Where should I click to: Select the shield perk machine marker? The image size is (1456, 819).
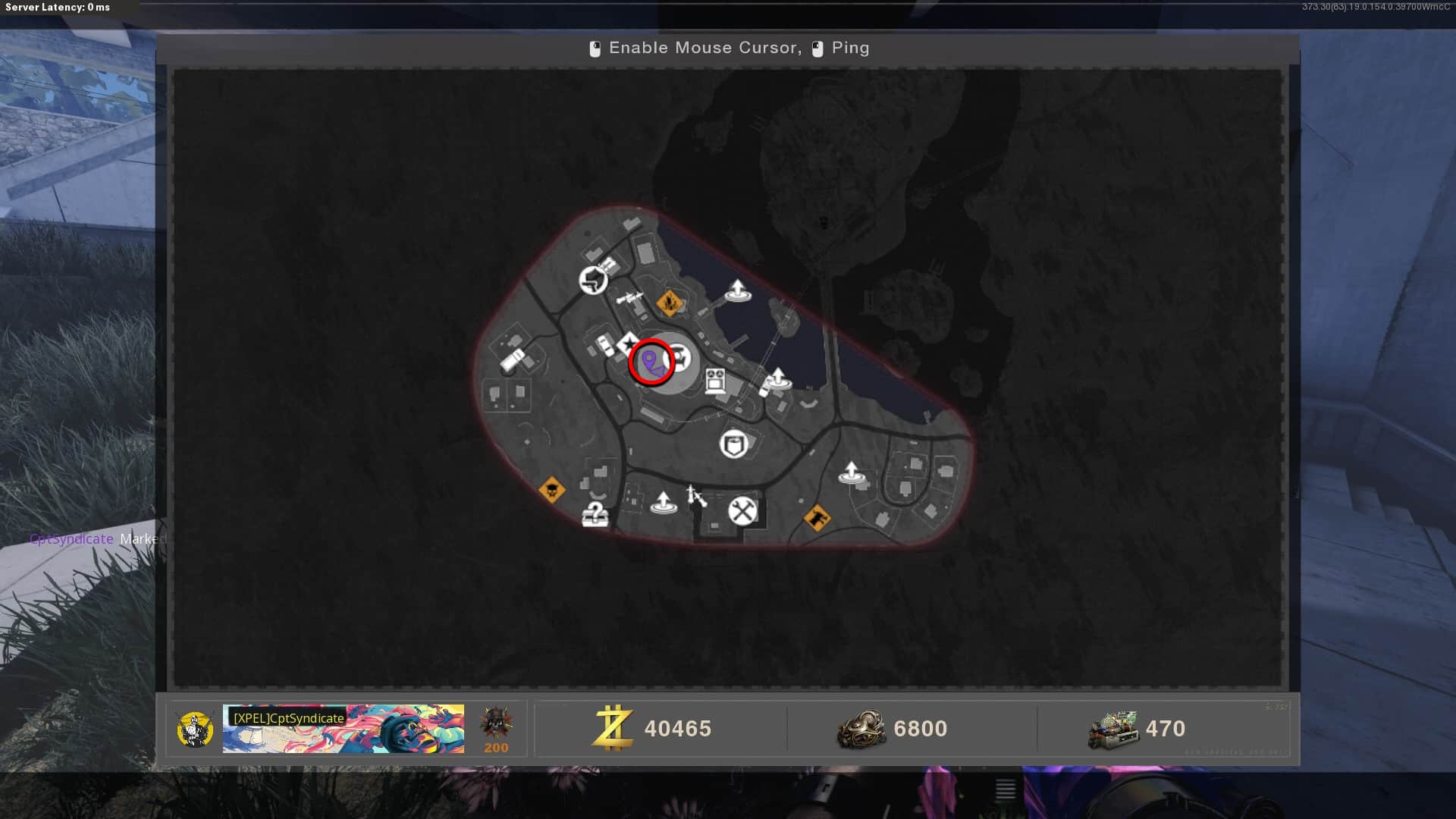pos(733,444)
